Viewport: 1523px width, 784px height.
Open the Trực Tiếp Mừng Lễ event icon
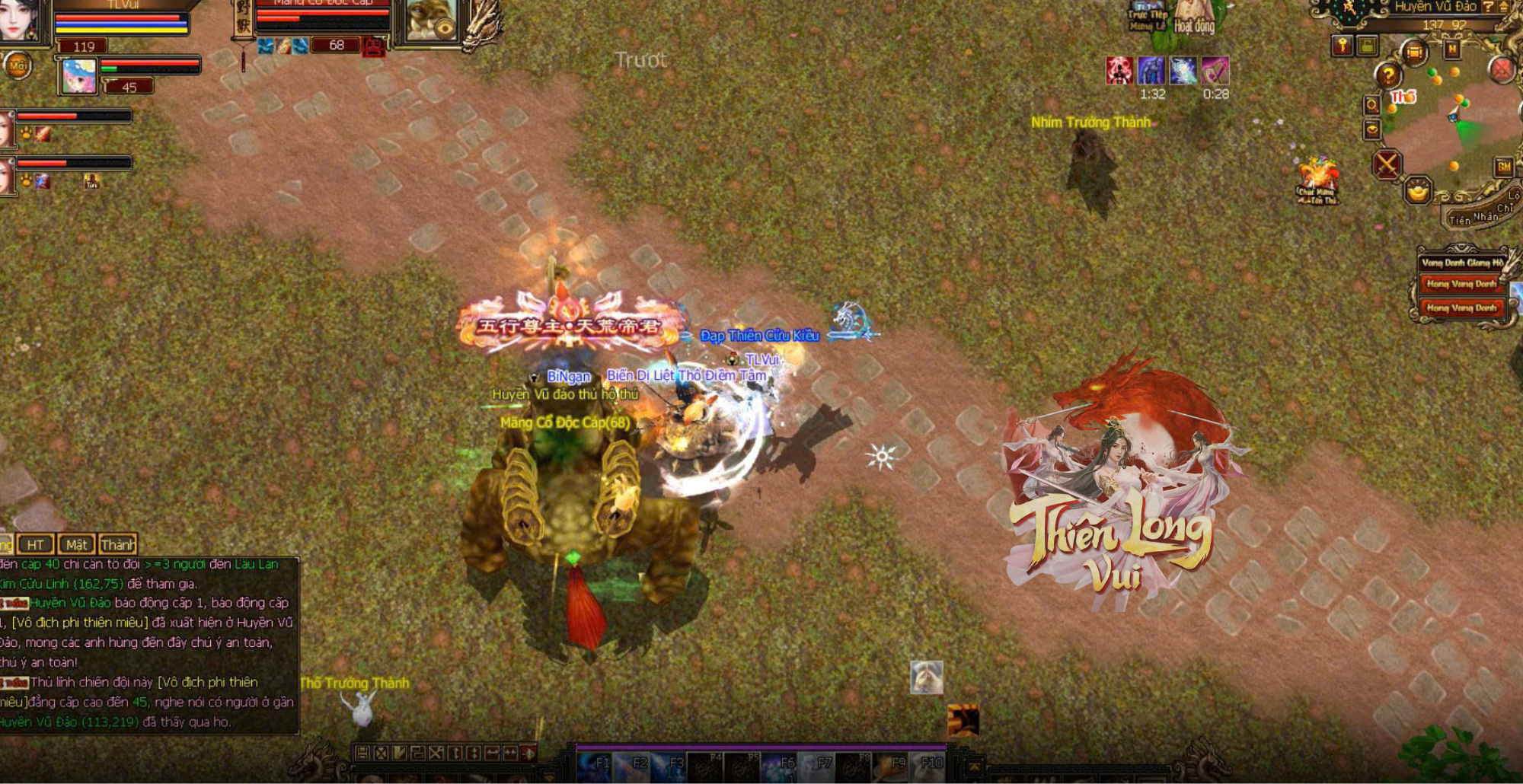pyautogui.click(x=1148, y=17)
